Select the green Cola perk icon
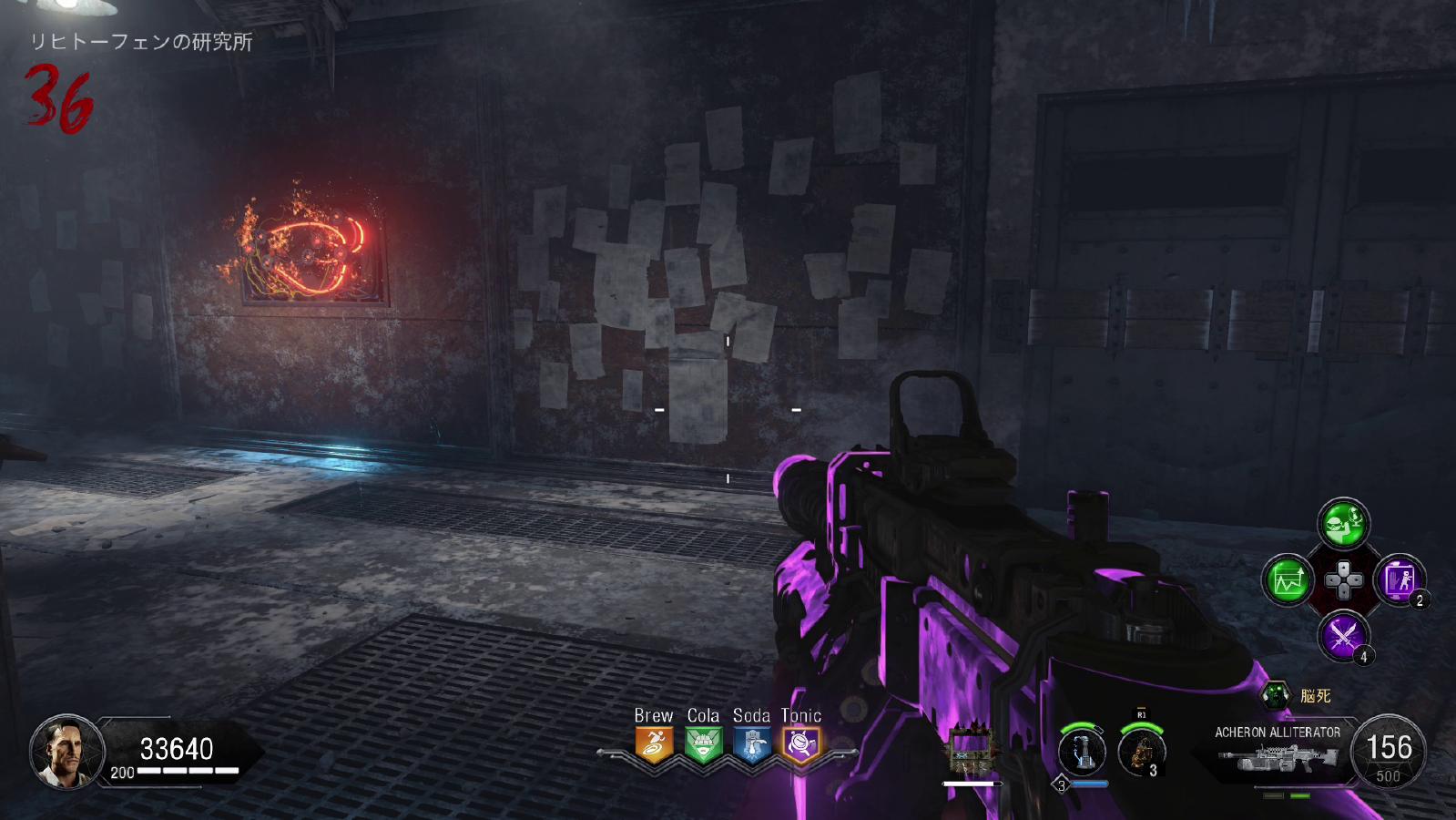 (x=703, y=744)
